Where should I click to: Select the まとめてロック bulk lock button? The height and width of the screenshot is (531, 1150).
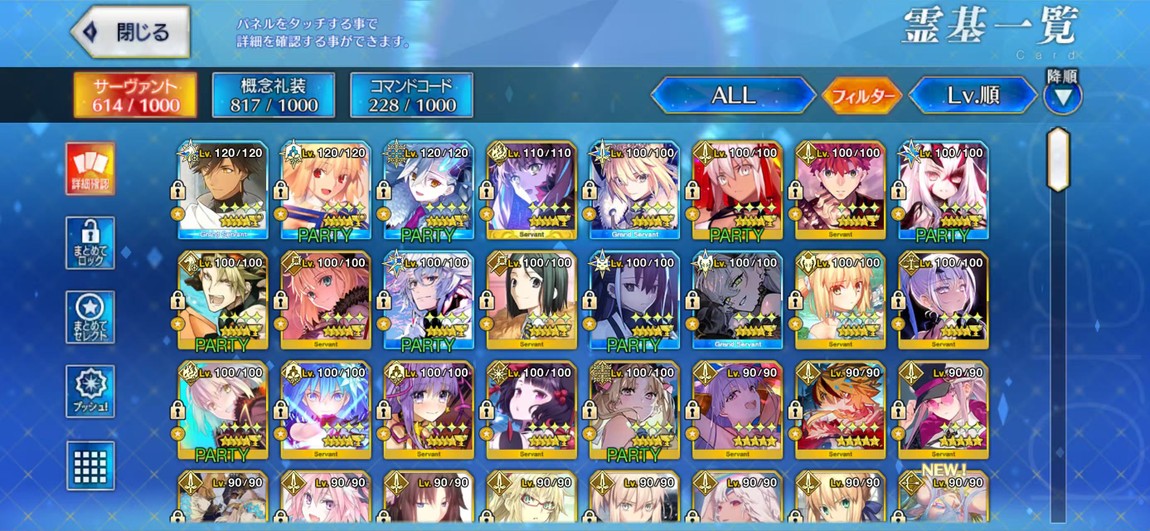[x=90, y=242]
